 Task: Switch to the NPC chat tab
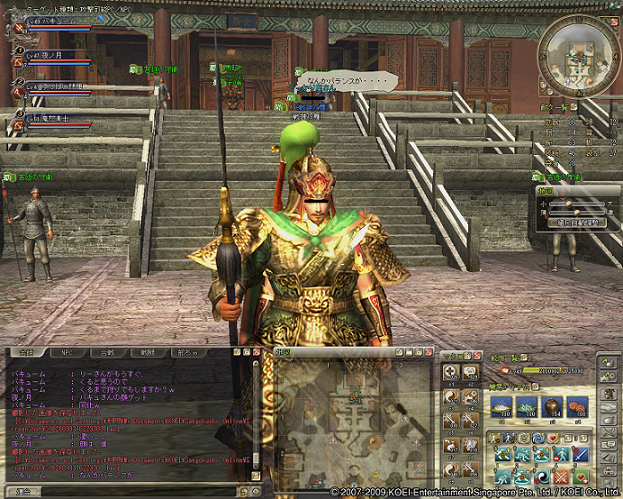tap(68, 353)
